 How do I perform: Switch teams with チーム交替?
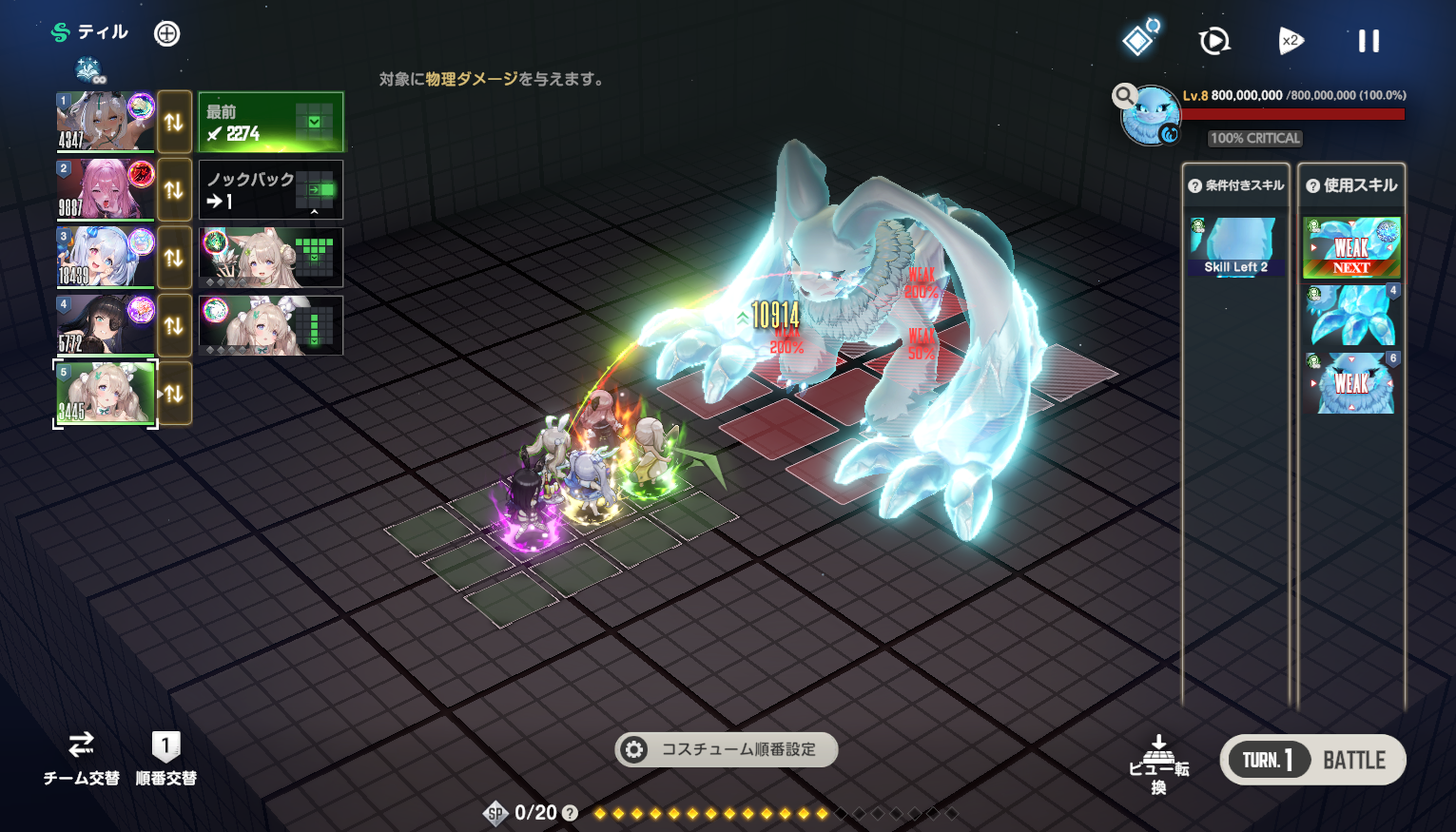[81, 758]
